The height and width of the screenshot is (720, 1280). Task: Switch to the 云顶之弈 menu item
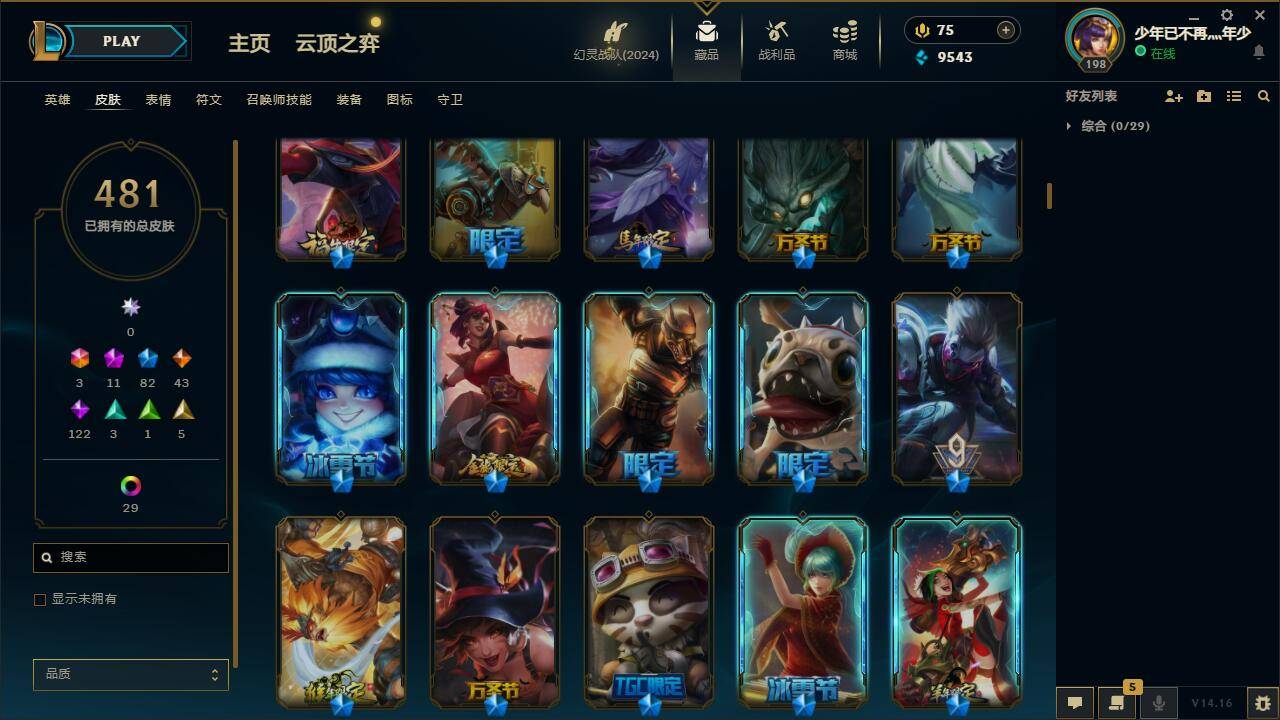click(x=336, y=45)
